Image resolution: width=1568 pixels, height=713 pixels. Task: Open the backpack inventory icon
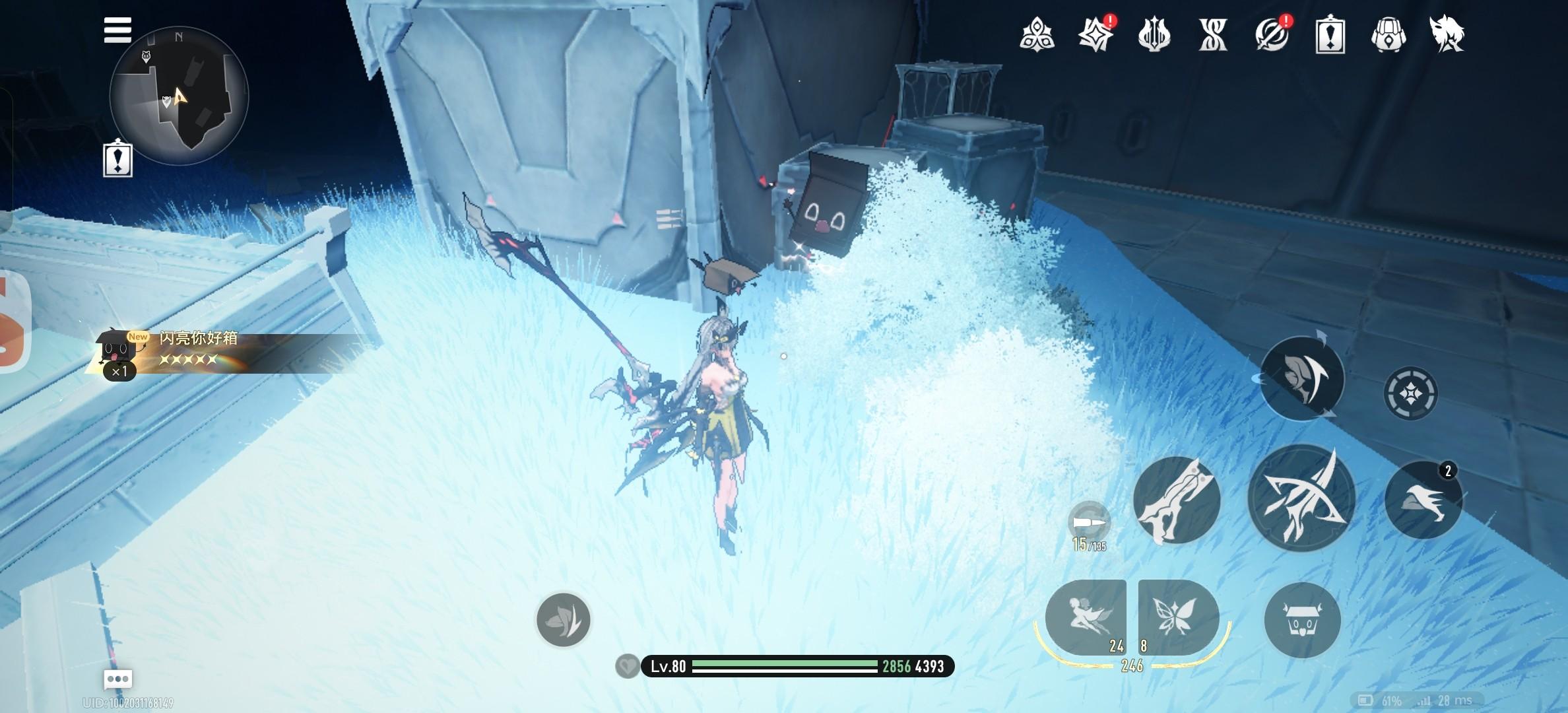[x=1388, y=34]
